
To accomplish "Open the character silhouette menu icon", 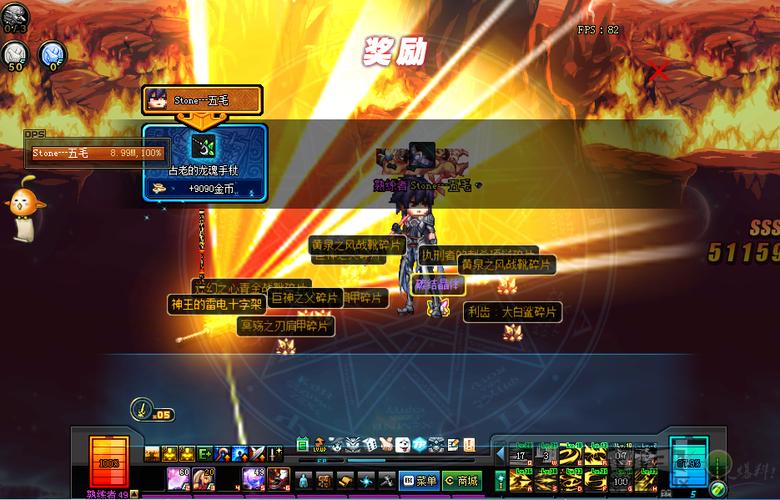I will [305, 481].
